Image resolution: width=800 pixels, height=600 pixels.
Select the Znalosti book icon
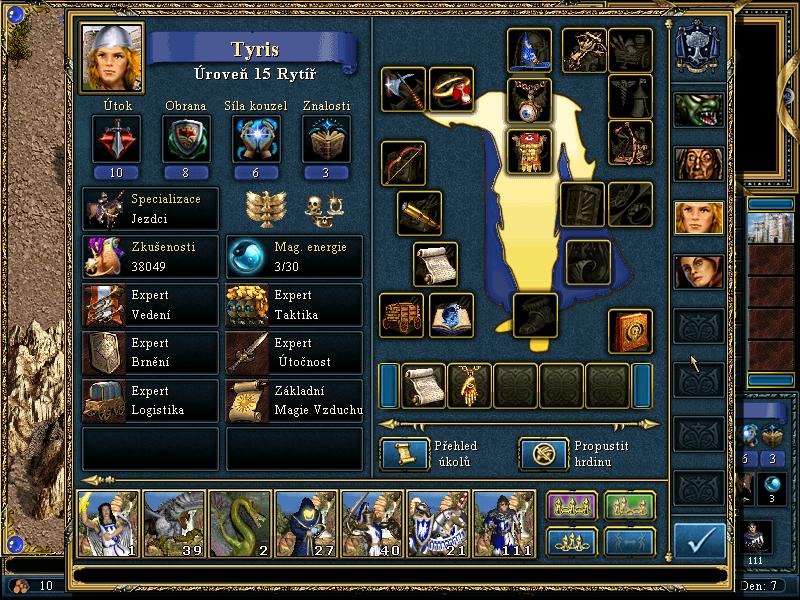tap(326, 138)
